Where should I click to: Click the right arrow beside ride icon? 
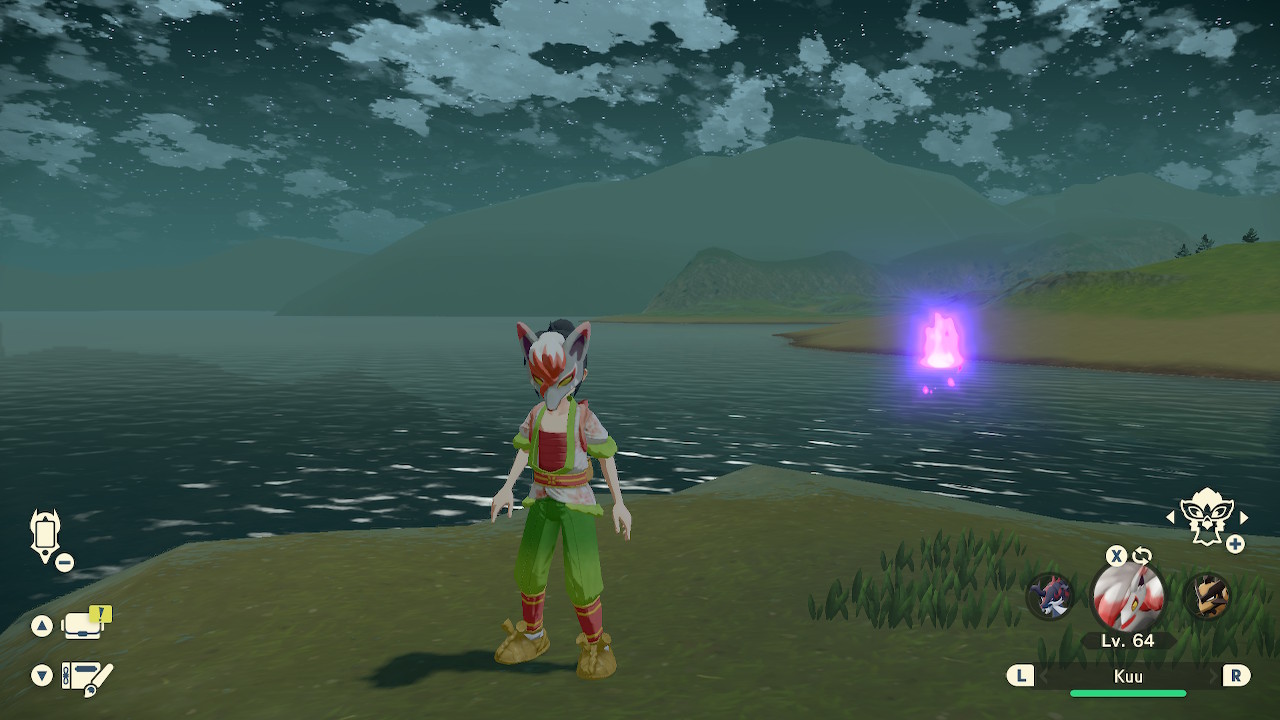tap(1244, 517)
